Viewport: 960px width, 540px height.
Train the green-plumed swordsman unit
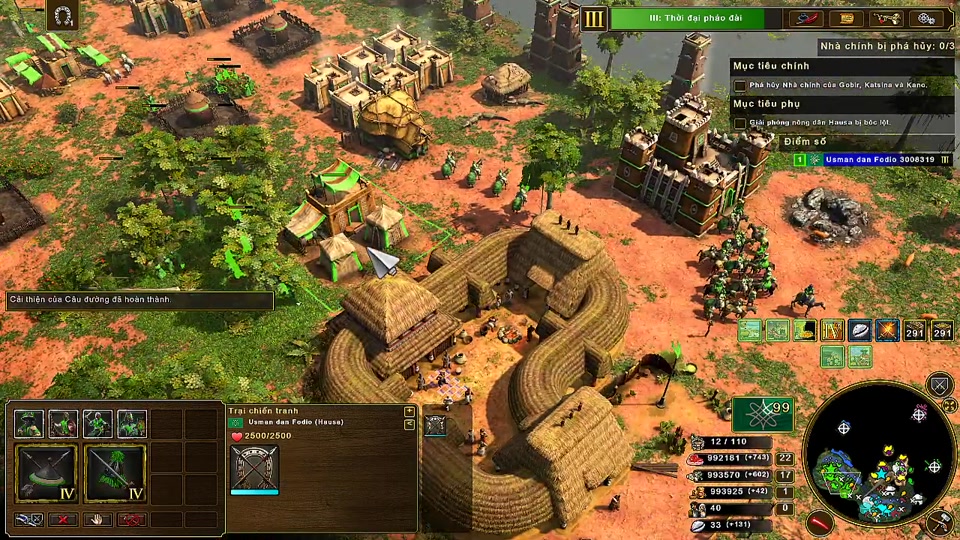(x=115, y=473)
